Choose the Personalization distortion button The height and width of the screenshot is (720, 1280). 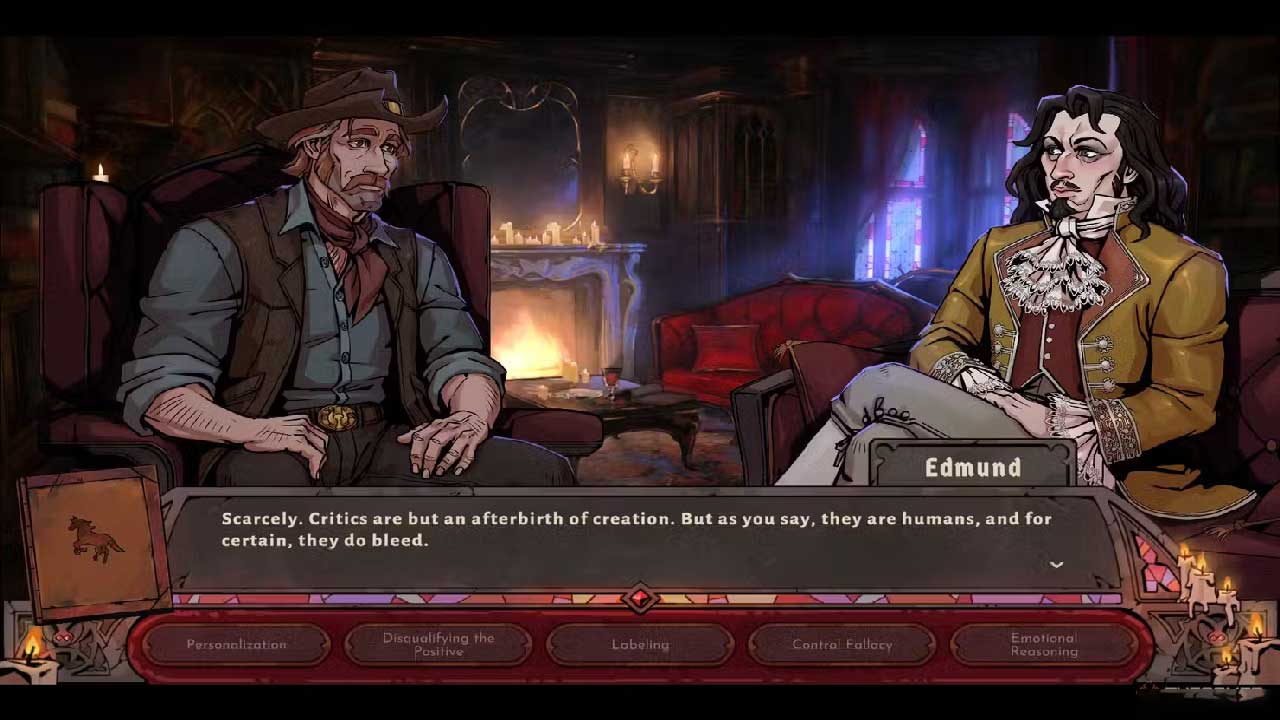pos(237,645)
